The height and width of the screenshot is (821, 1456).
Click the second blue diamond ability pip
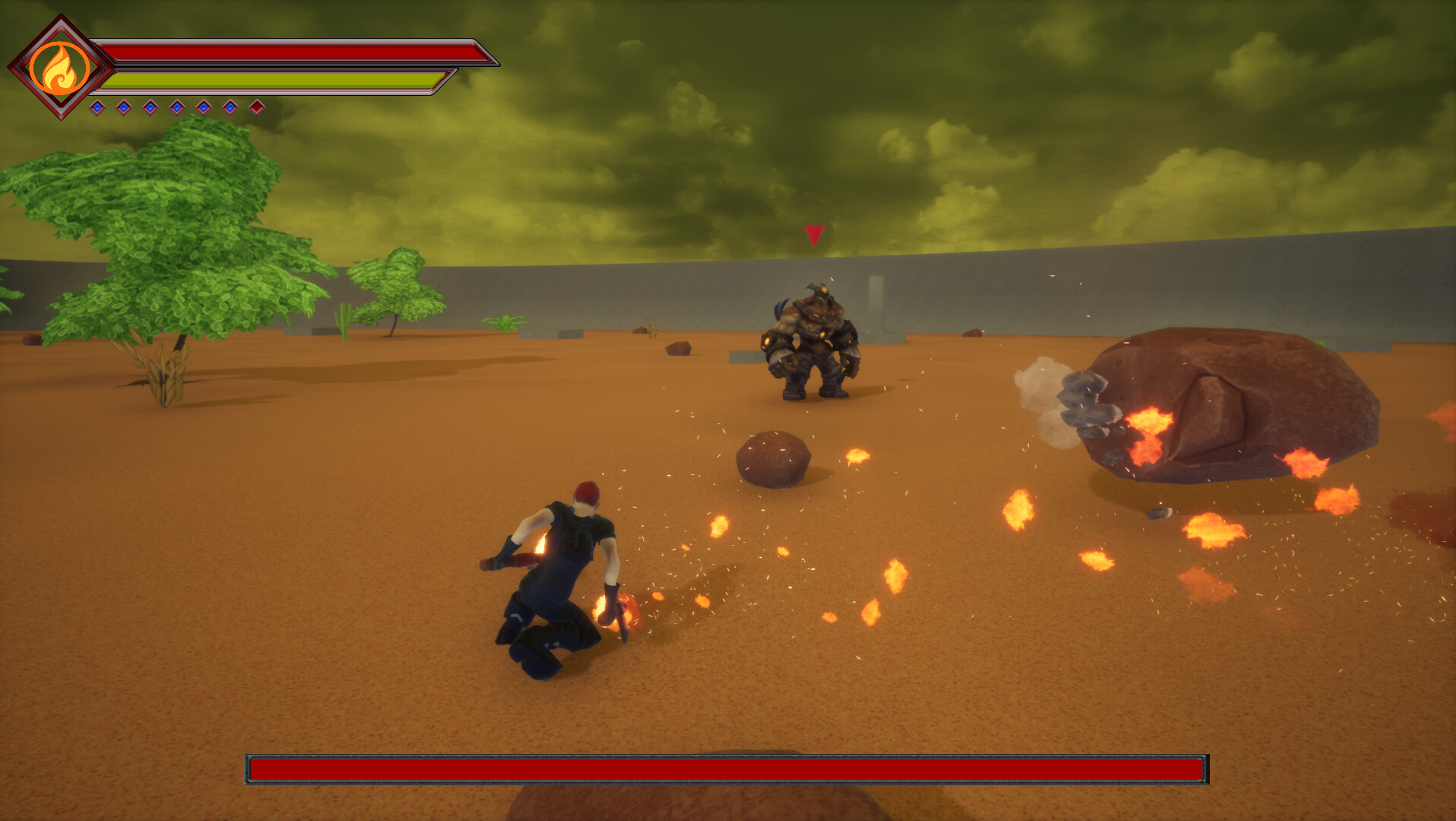124,107
